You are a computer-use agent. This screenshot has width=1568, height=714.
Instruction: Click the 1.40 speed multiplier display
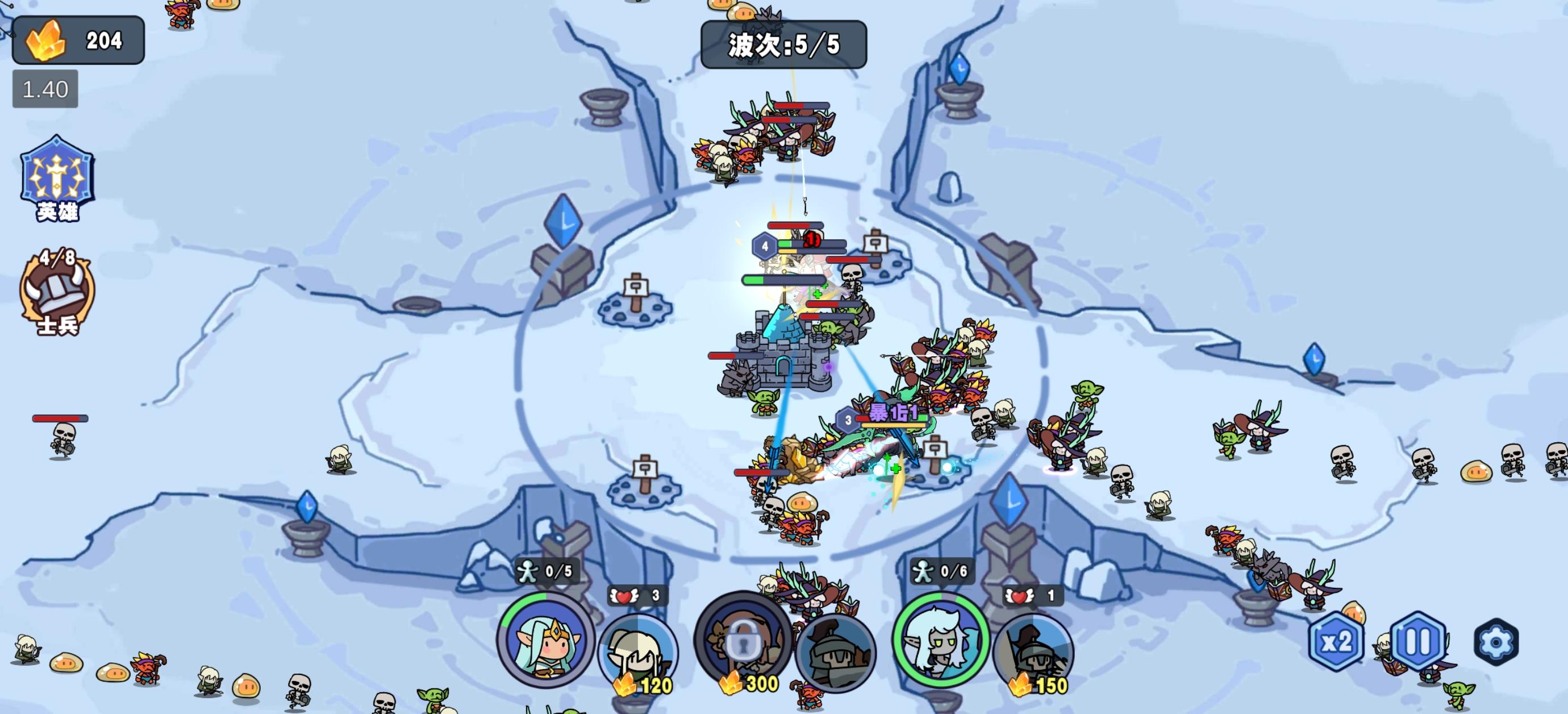tap(45, 88)
